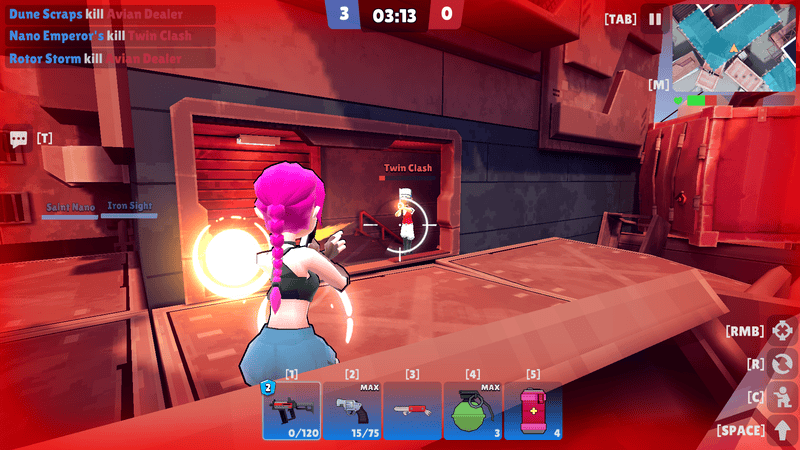Open the chat speech bubble
Viewport: 800px width, 450px height.
click(x=18, y=139)
